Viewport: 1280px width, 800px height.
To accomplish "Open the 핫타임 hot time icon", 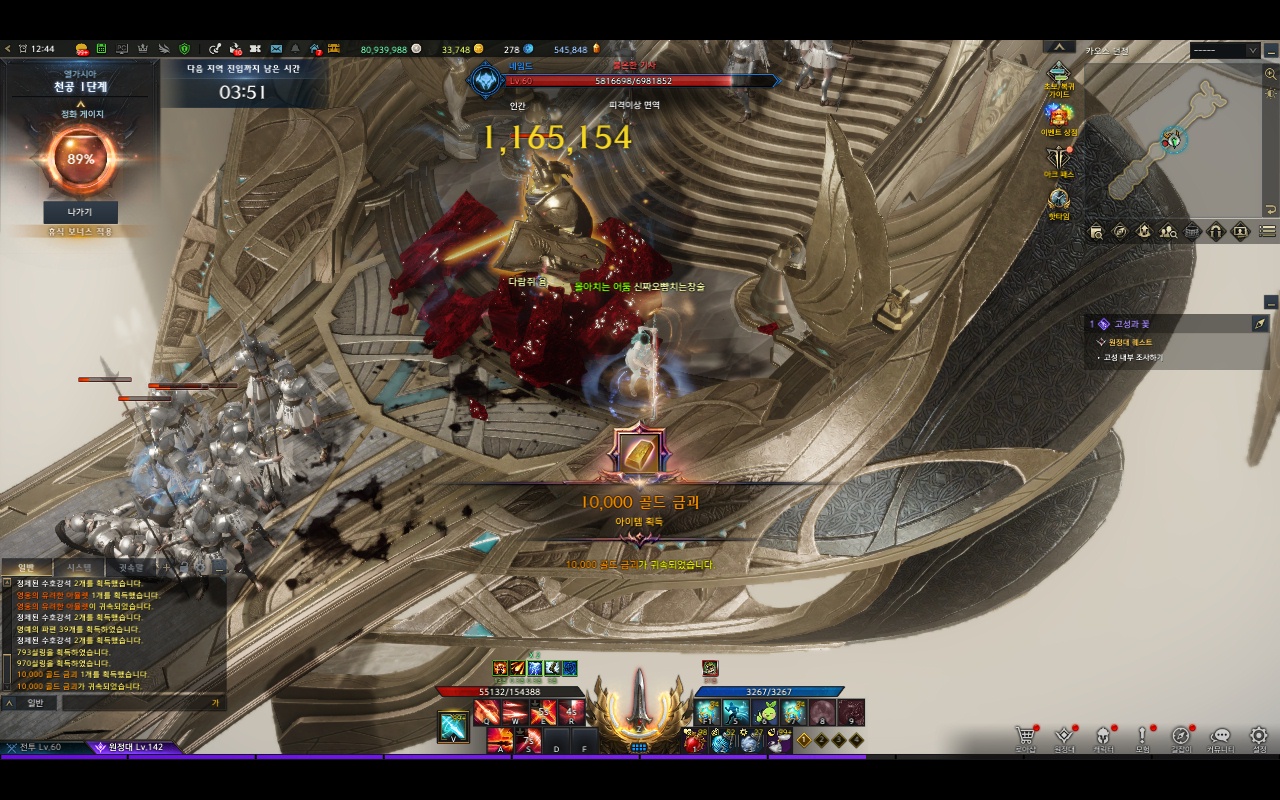I will coord(1059,202).
